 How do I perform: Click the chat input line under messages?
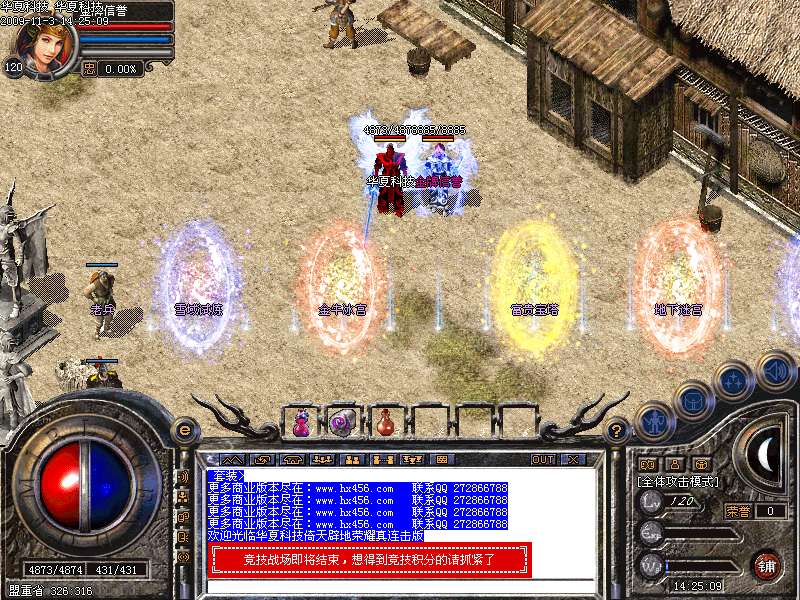(x=400, y=585)
